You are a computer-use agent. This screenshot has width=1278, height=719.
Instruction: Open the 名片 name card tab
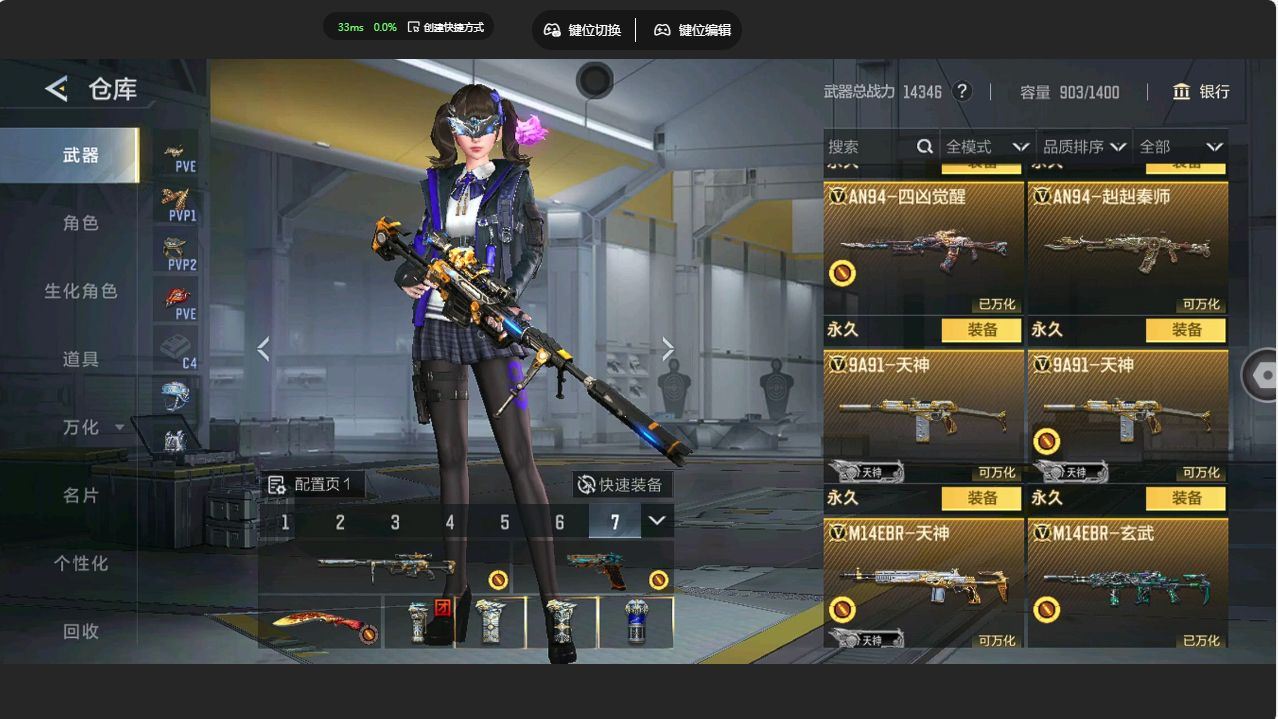point(81,495)
